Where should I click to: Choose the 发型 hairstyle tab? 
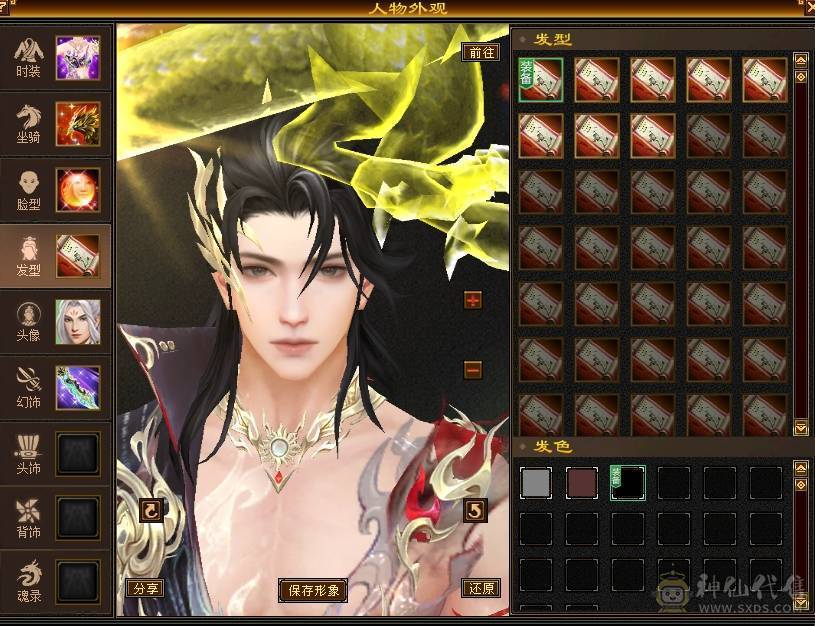coord(55,256)
